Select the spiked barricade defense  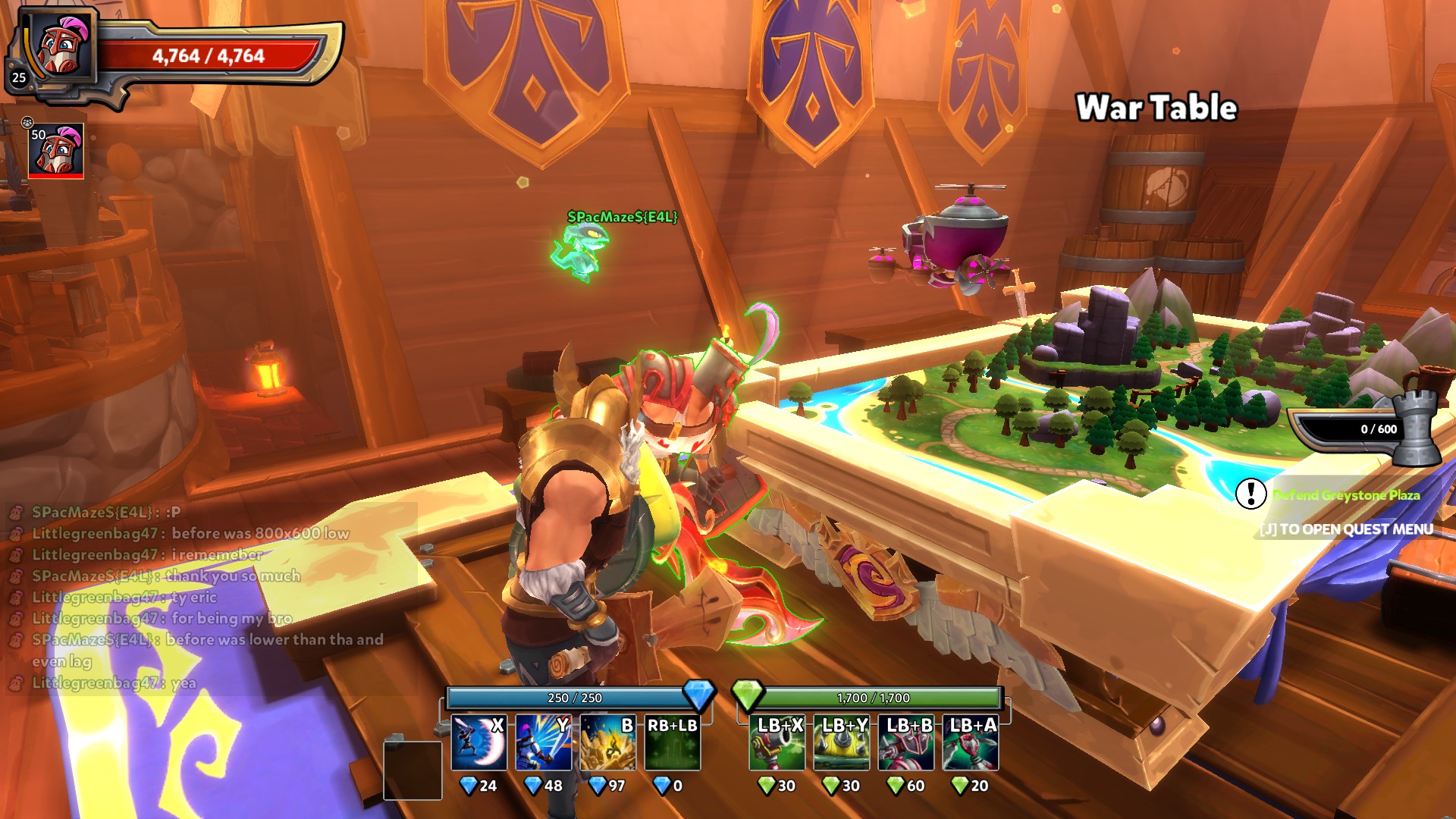tap(842, 743)
